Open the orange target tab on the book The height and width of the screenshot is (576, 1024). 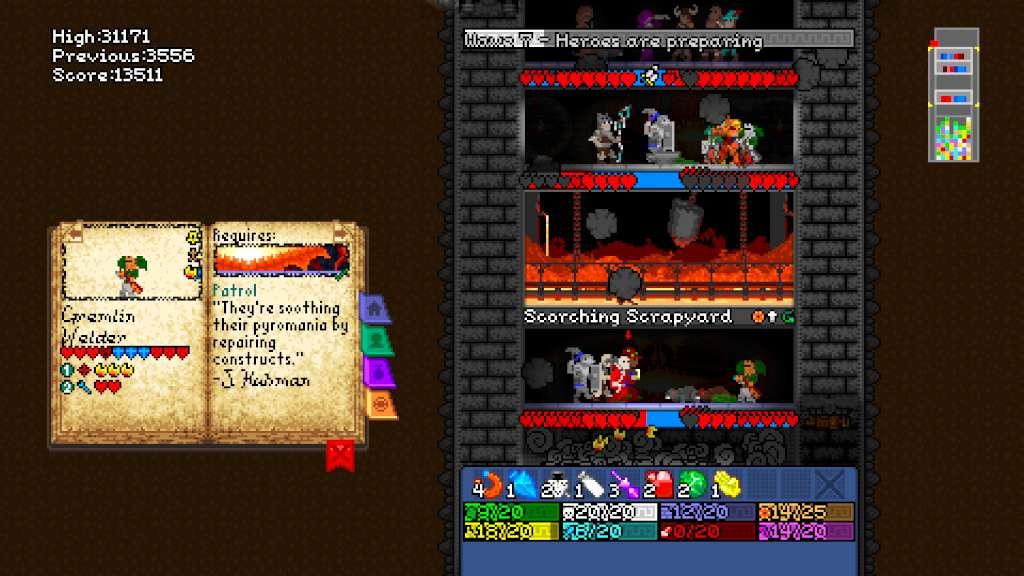point(381,403)
